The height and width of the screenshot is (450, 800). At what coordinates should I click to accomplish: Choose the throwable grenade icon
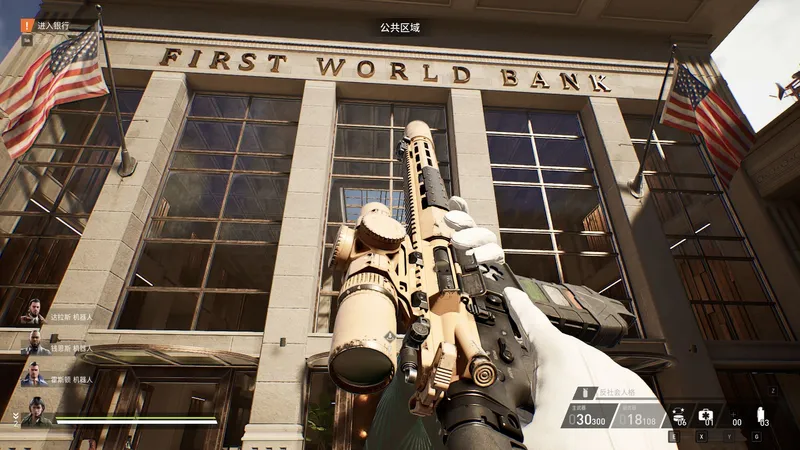[x=763, y=416]
